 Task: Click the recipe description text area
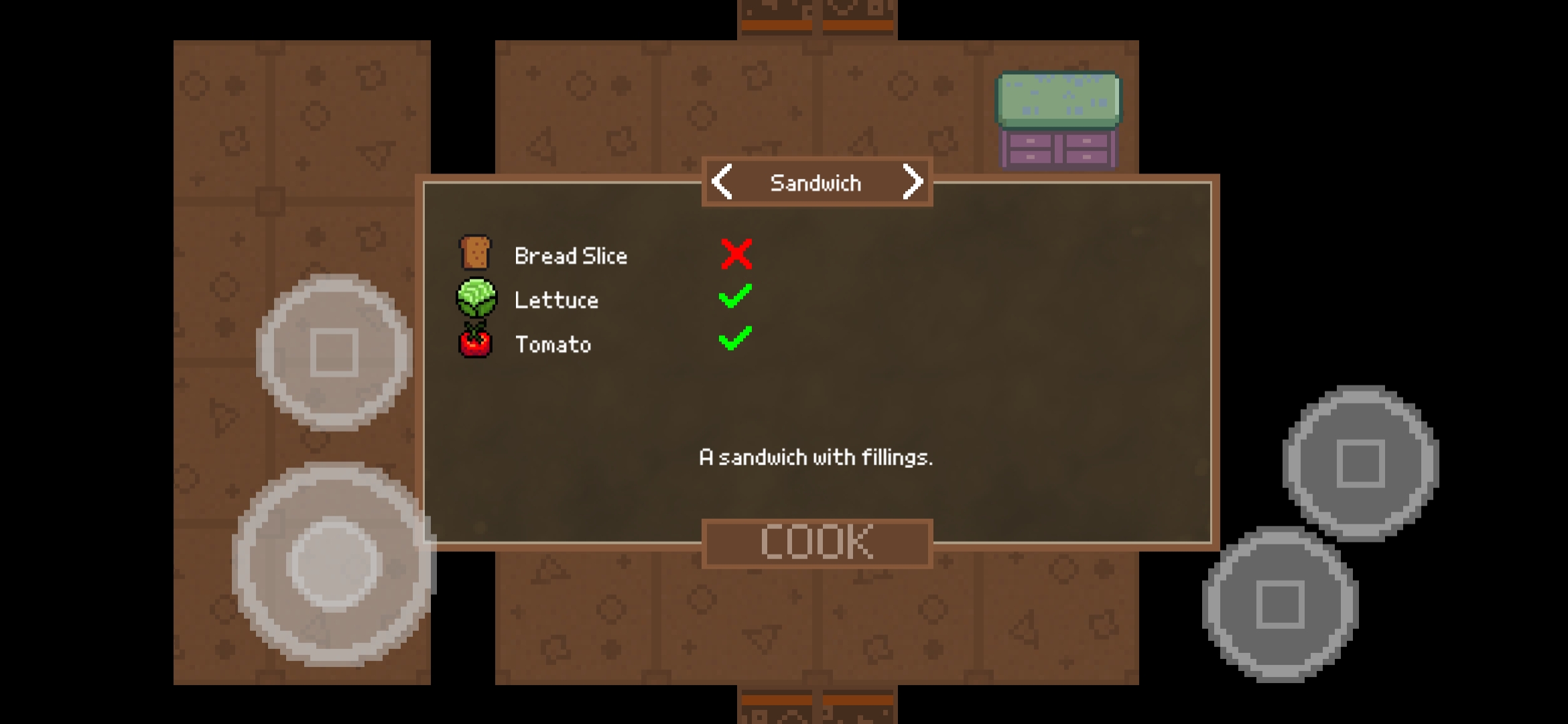pyautogui.click(x=816, y=458)
